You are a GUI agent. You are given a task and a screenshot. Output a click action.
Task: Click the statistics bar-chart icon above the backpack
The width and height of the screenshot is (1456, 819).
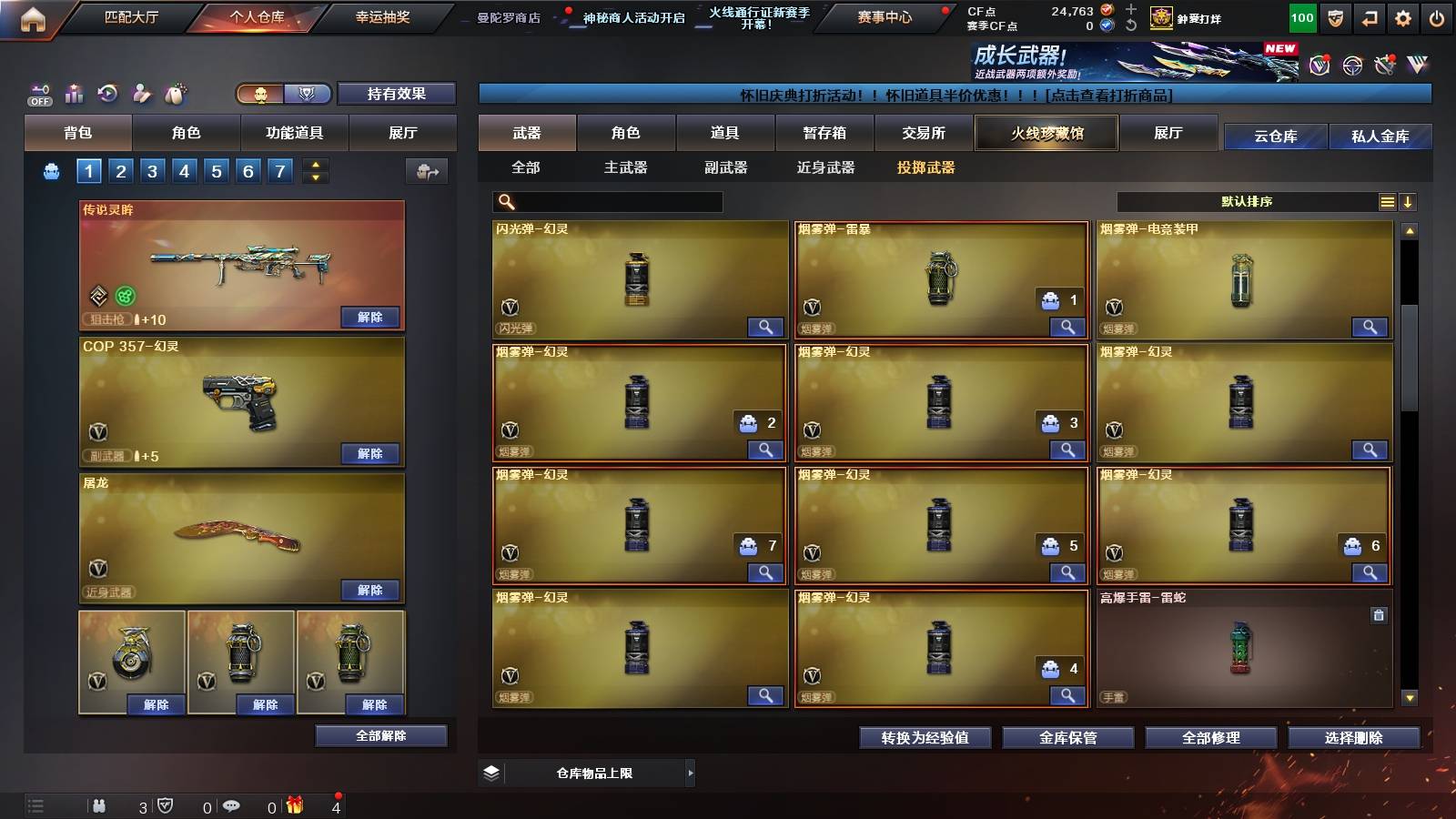[x=74, y=93]
